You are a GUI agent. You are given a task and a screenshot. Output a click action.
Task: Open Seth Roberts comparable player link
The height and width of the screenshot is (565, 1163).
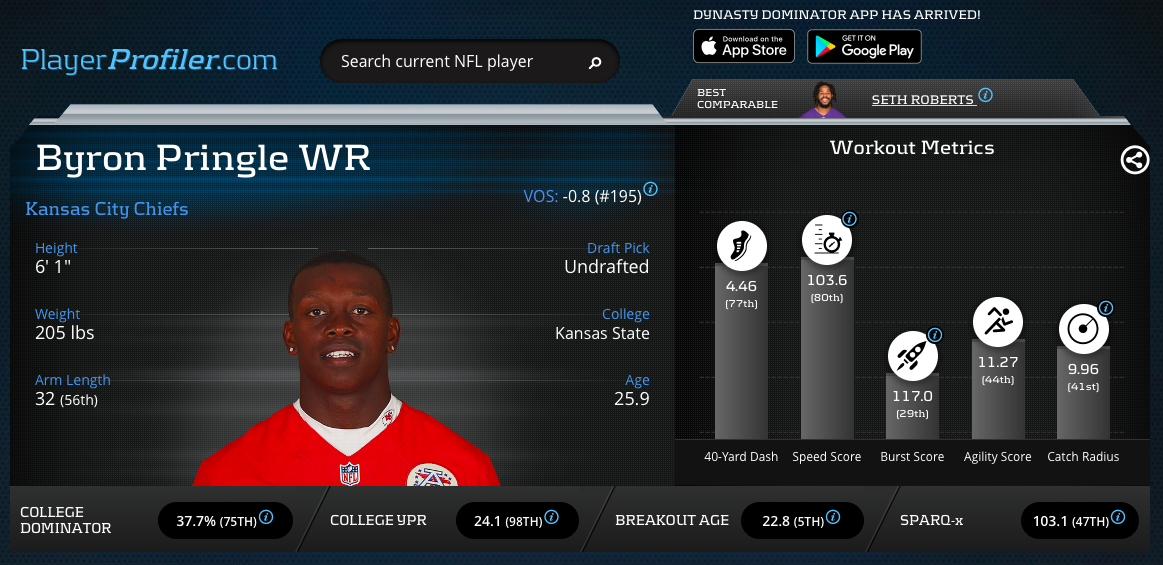922,99
